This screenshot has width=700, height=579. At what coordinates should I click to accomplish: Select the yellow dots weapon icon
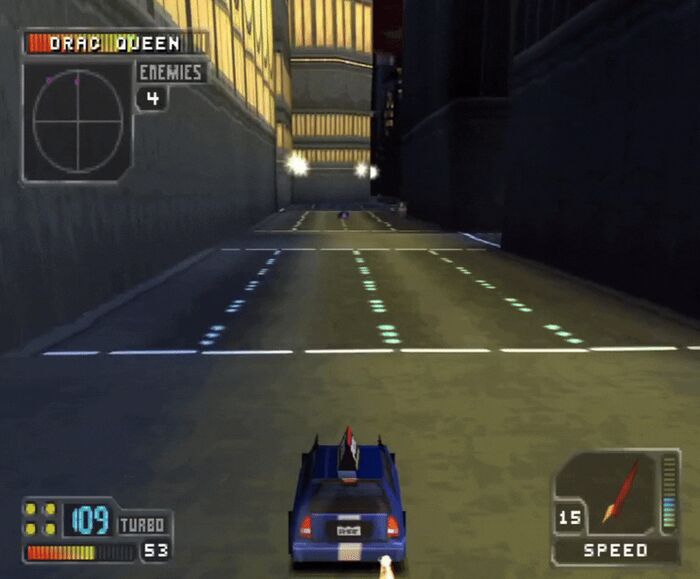(40, 518)
